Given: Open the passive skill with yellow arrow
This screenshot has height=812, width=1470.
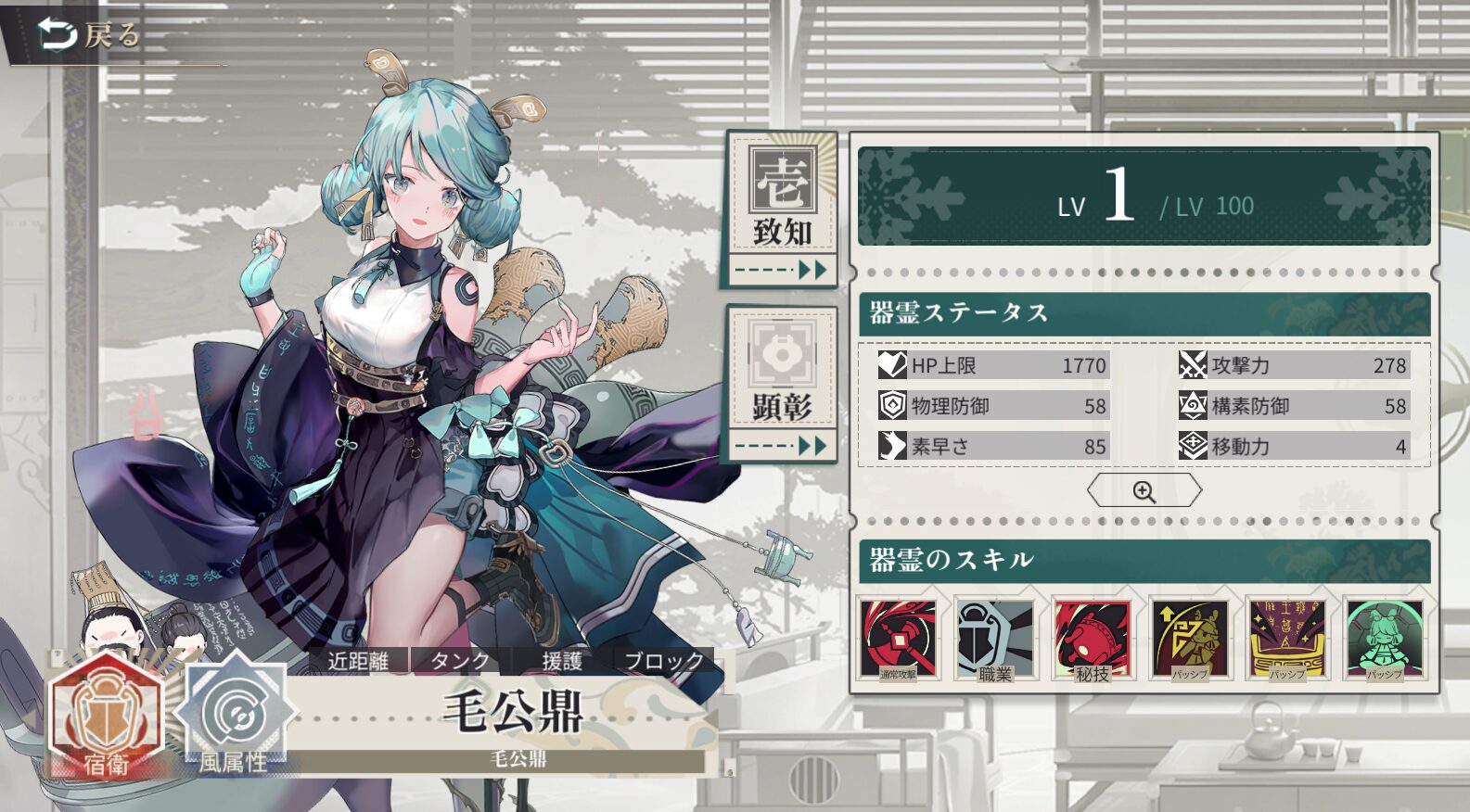Looking at the screenshot, I should pos(1189,639).
